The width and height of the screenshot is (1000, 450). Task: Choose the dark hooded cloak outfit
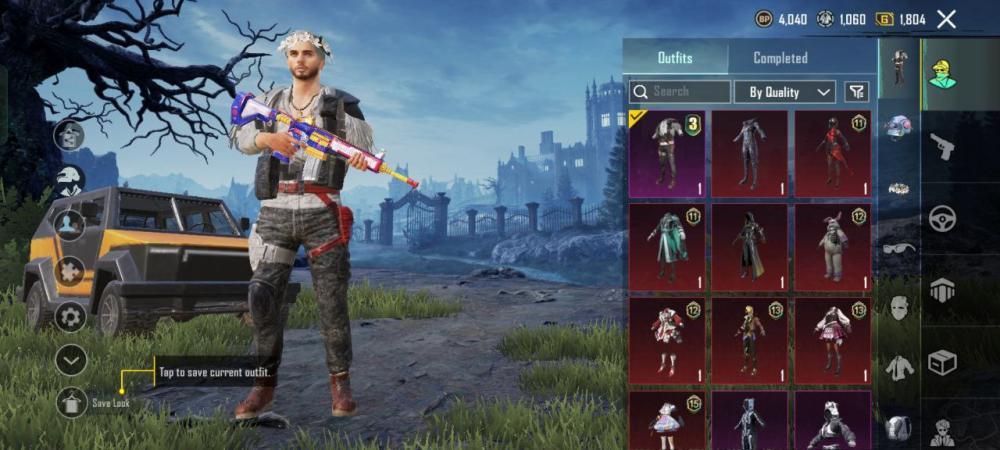pyautogui.click(x=749, y=247)
